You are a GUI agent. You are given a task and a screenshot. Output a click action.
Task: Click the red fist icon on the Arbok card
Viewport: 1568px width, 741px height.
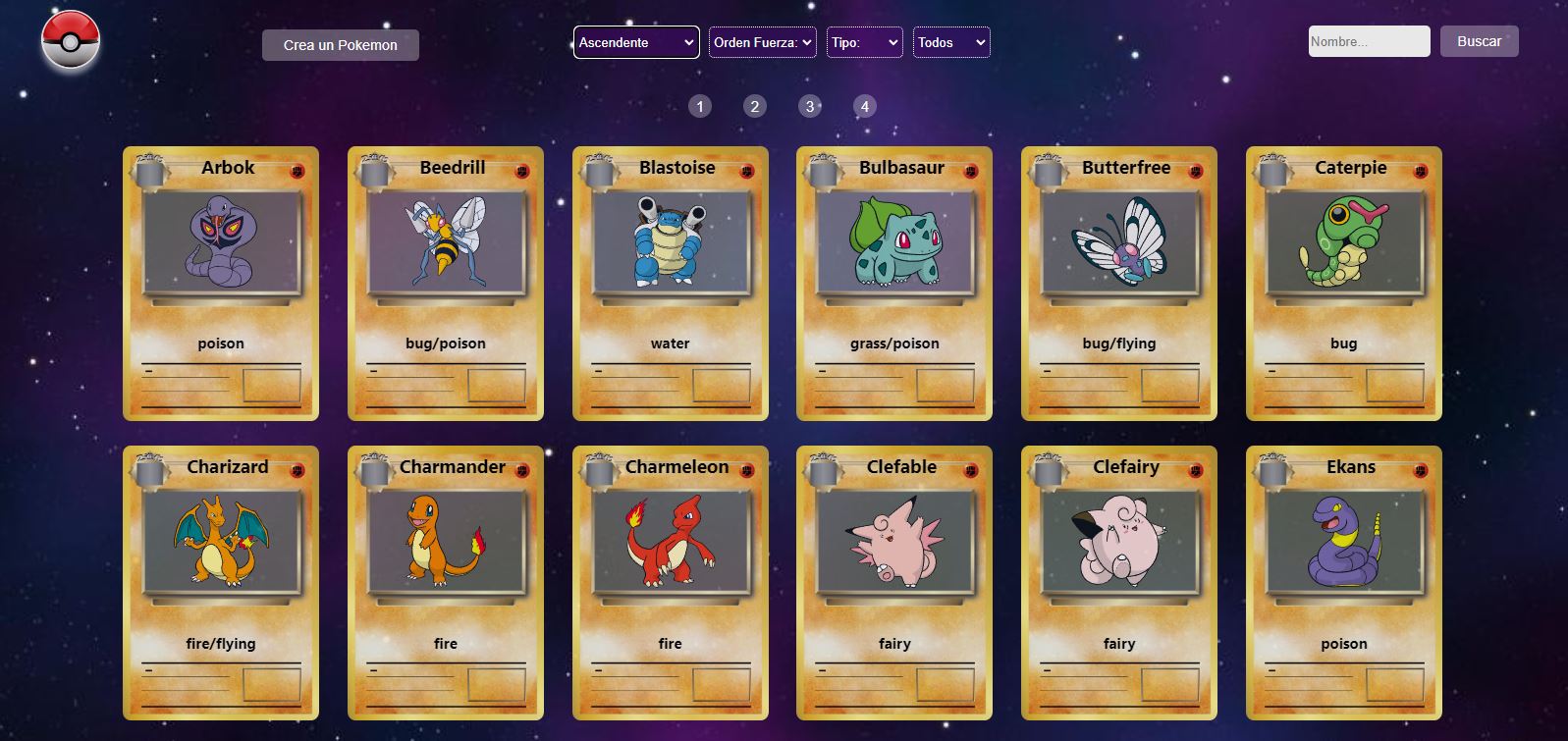(297, 169)
